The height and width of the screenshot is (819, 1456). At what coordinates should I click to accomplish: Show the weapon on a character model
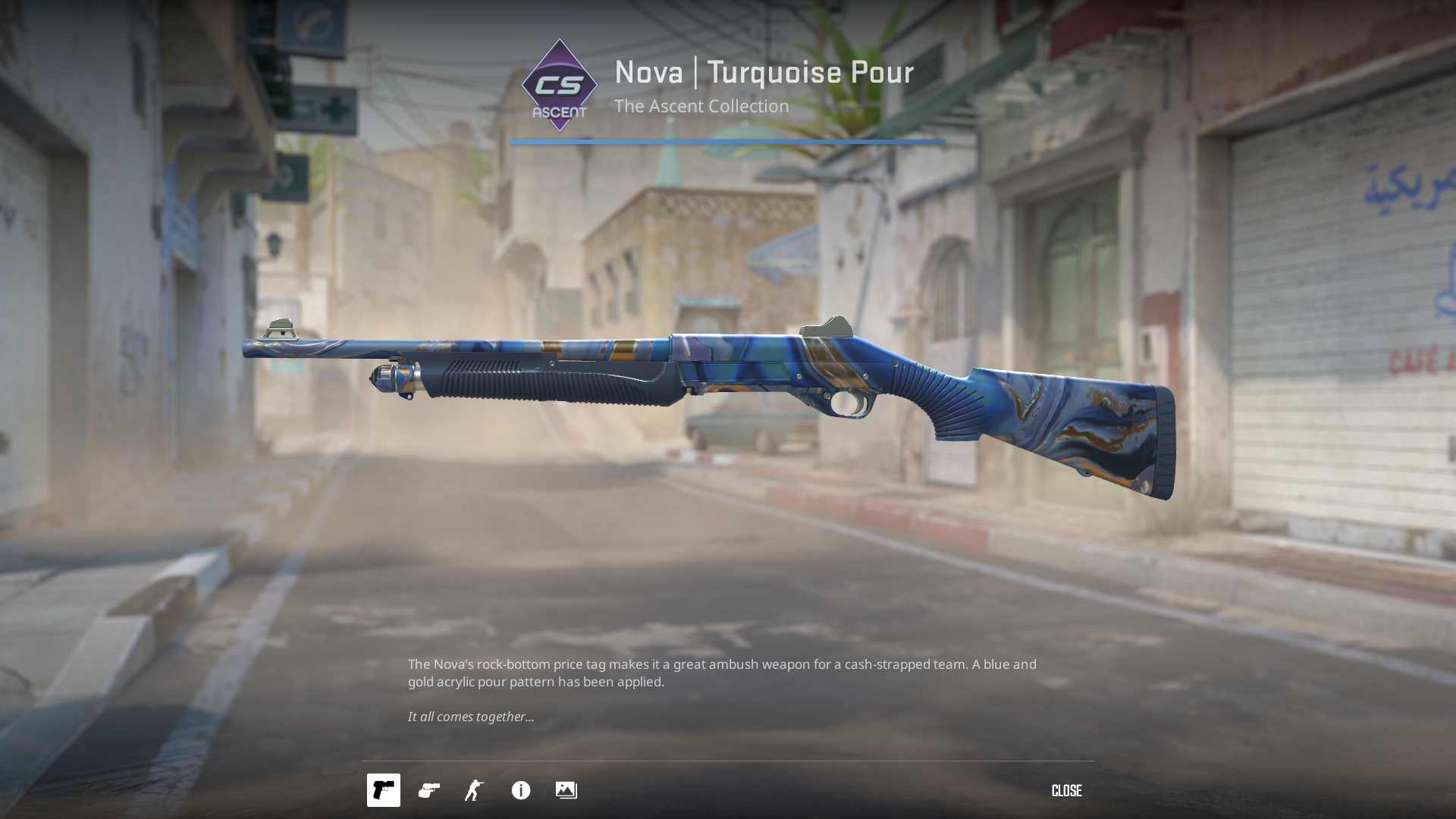click(474, 790)
